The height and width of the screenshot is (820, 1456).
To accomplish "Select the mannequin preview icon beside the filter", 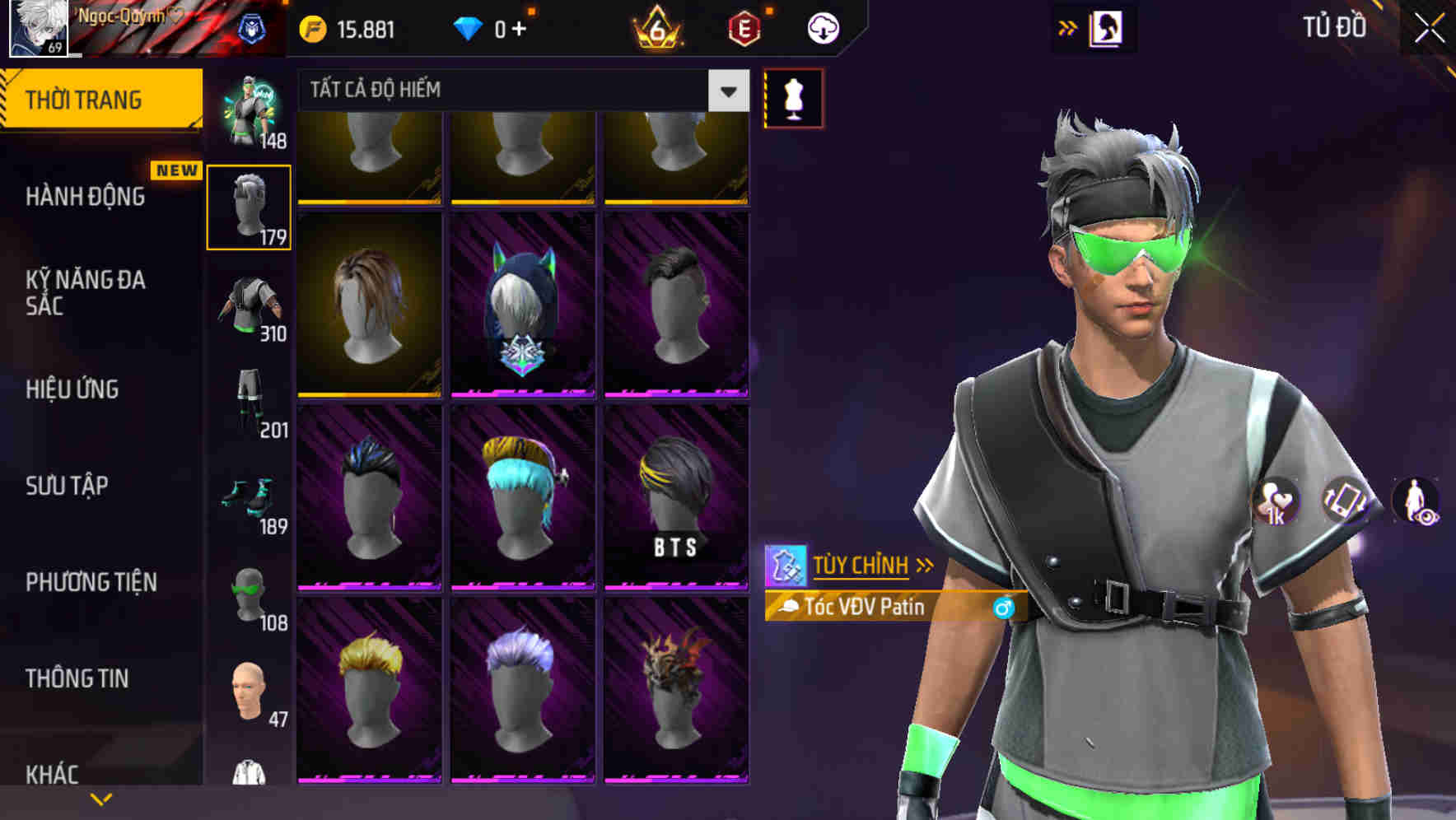I will [793, 97].
